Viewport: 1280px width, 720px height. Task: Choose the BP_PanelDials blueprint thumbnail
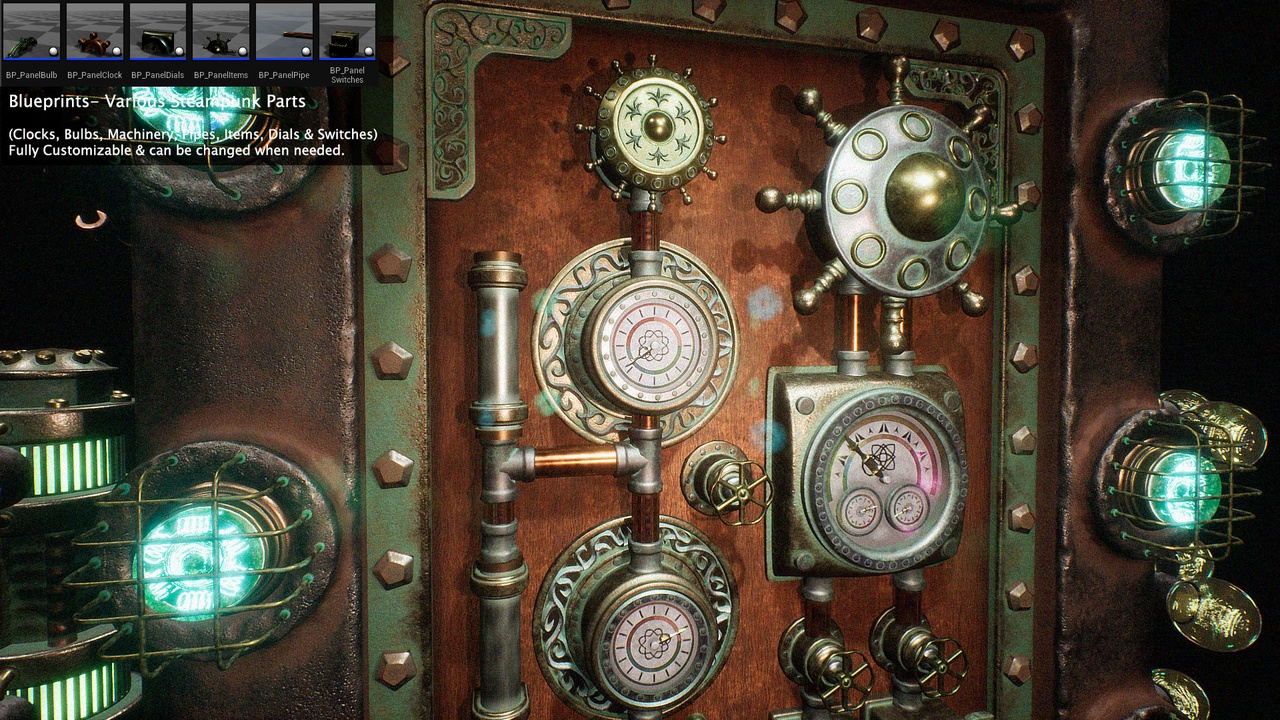click(x=158, y=32)
